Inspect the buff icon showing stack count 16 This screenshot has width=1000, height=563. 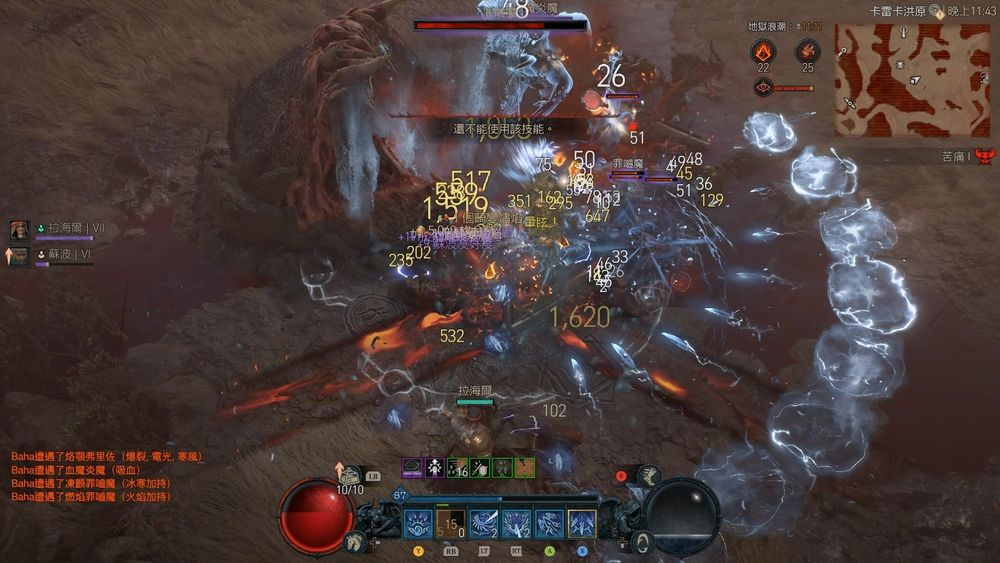(x=456, y=467)
